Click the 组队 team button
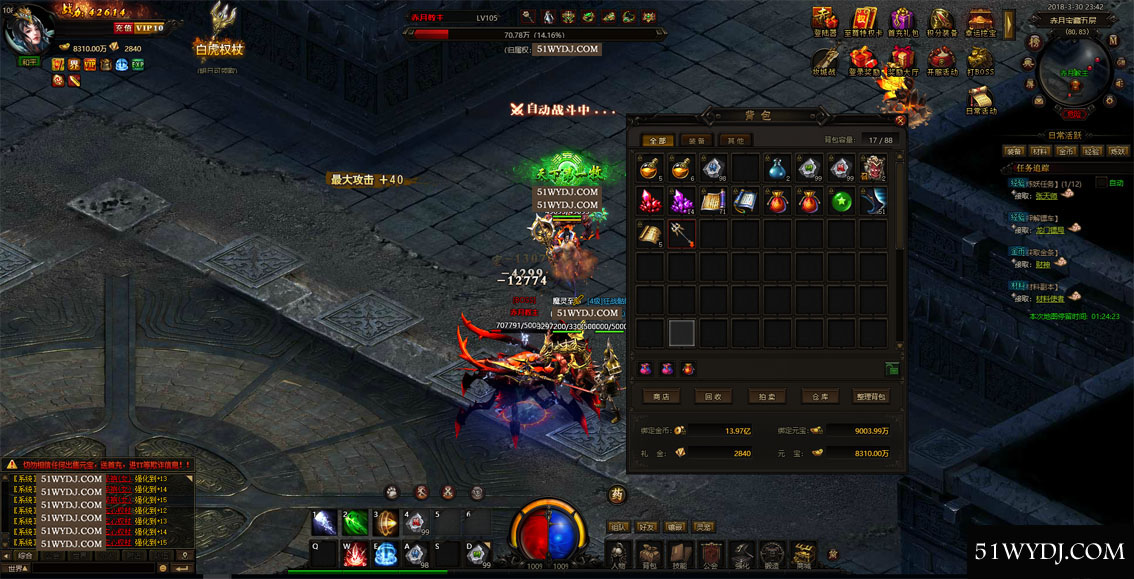1134x579 pixels. tap(619, 526)
